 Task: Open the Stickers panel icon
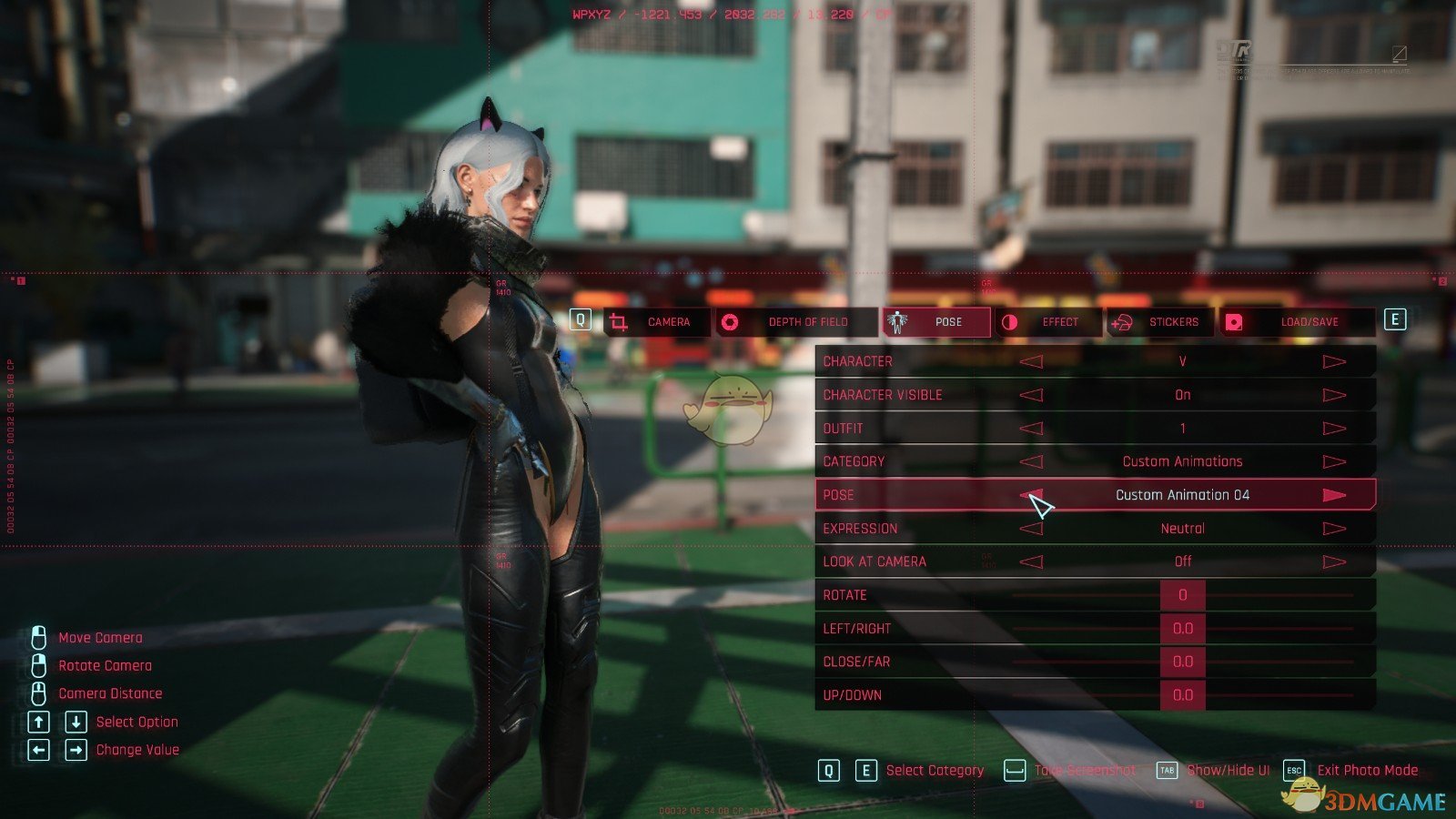point(1121,322)
